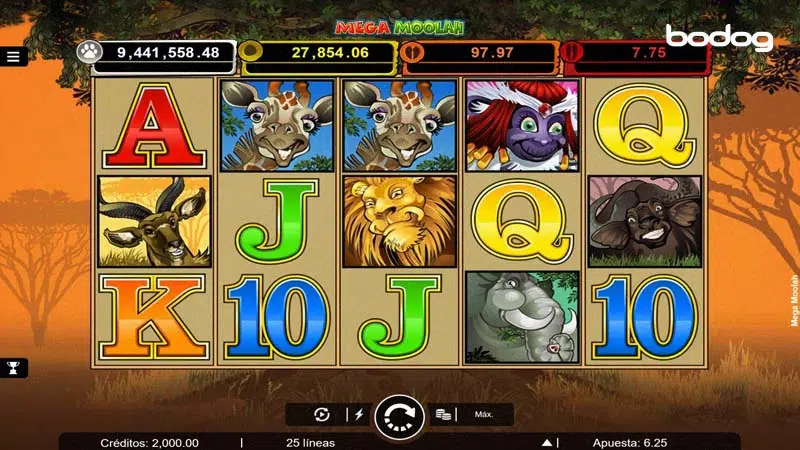Open the hamburger menu
800x450 pixels.
[x=14, y=57]
